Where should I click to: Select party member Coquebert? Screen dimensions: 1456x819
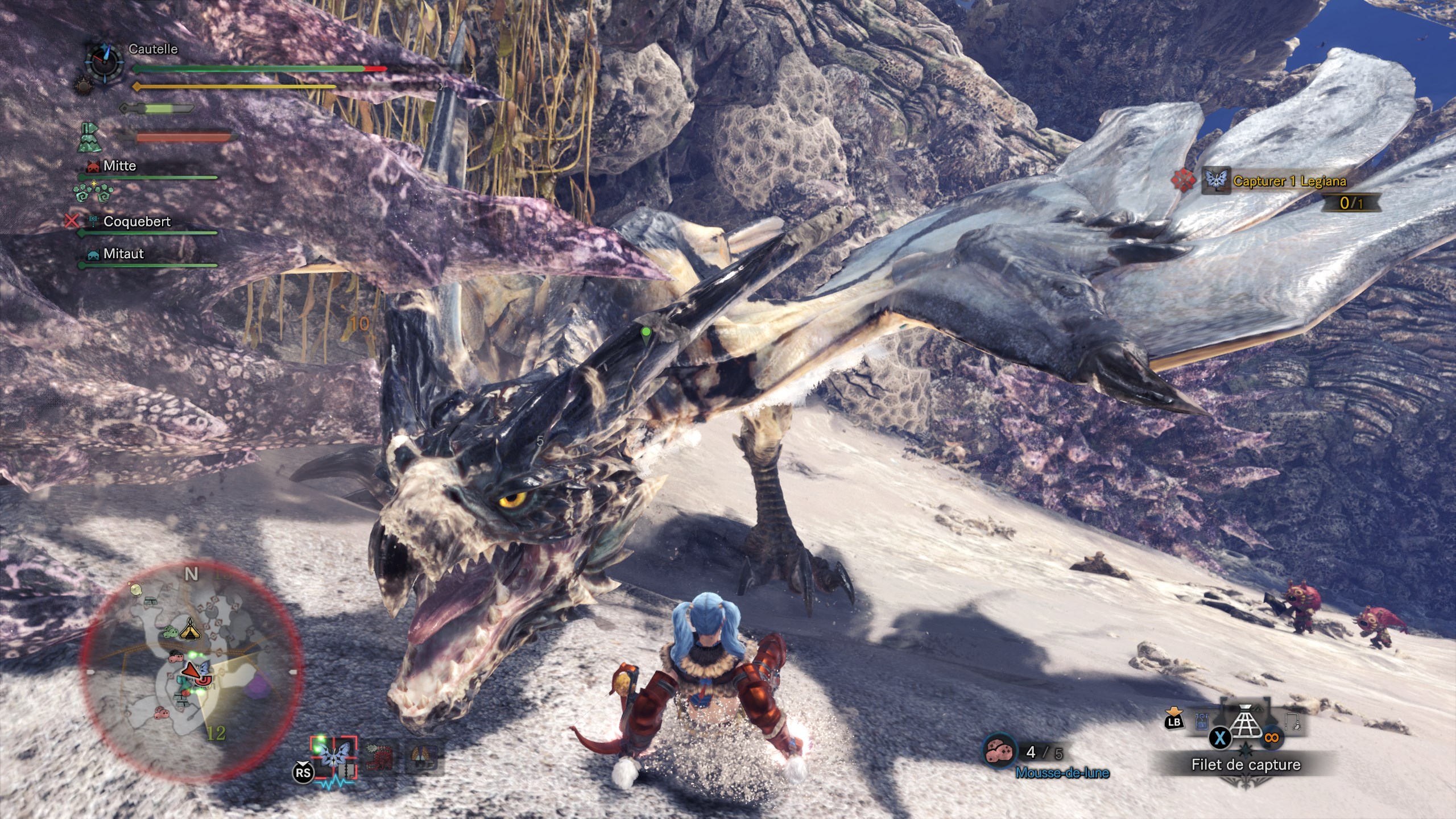click(x=136, y=222)
